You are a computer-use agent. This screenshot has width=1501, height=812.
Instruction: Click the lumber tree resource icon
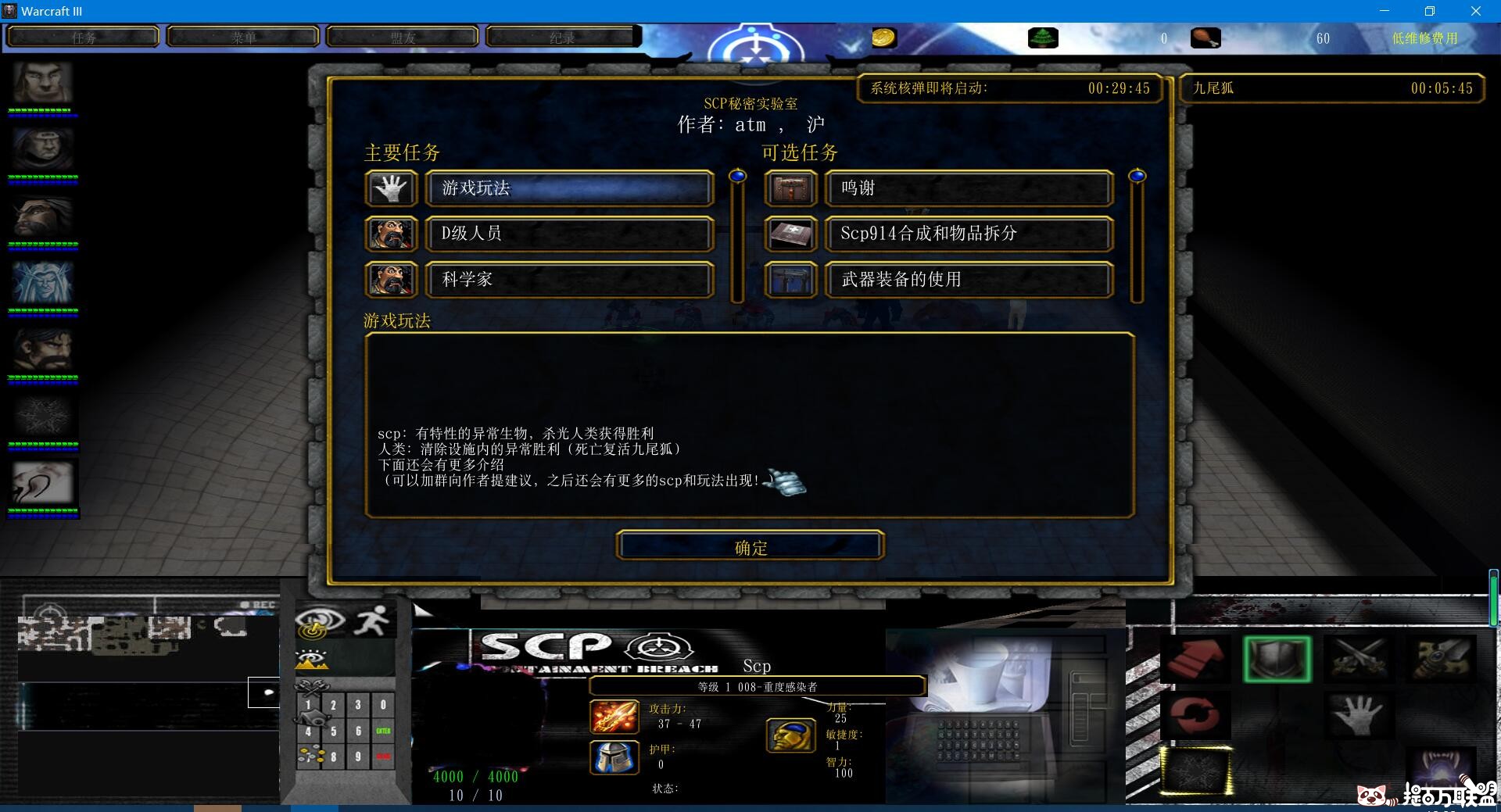[x=1043, y=37]
